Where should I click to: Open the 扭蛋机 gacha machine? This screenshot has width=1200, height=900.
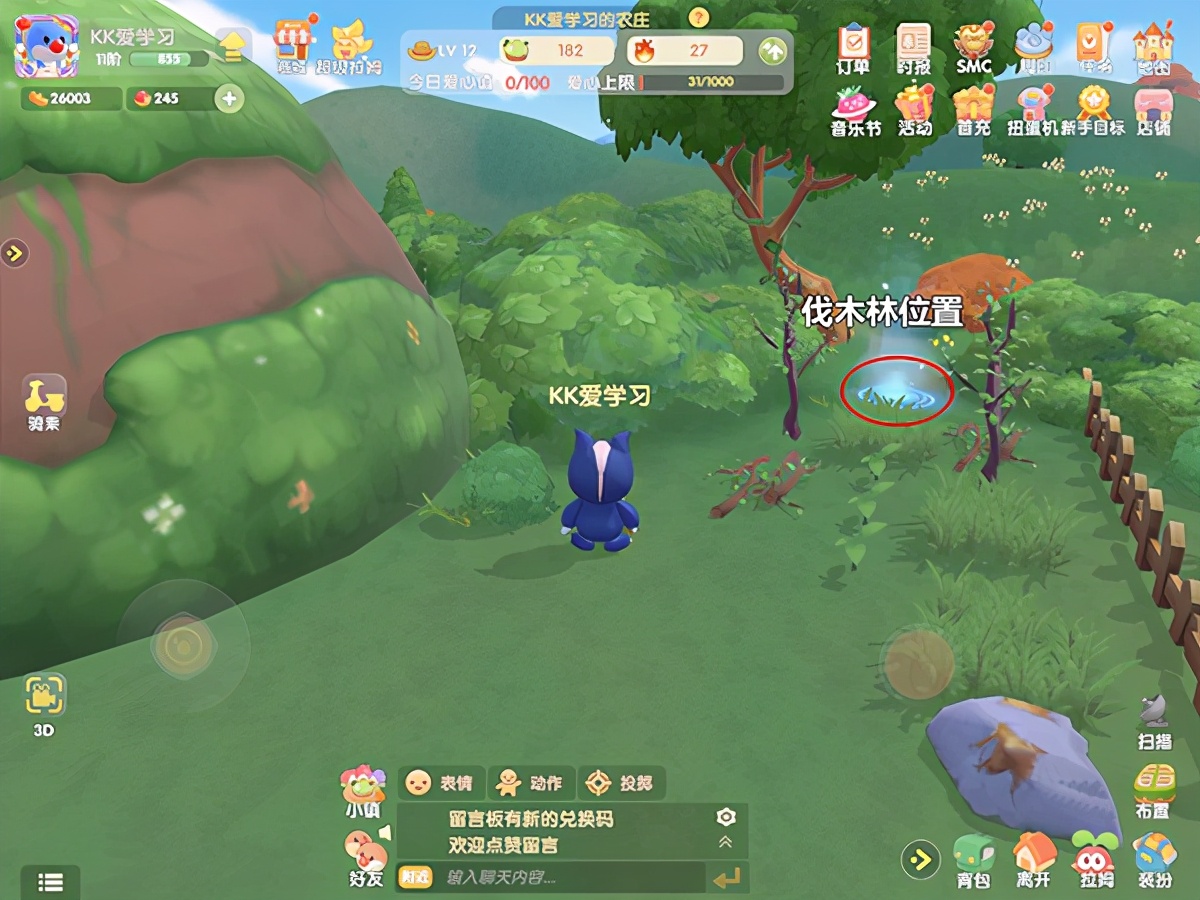[1033, 108]
